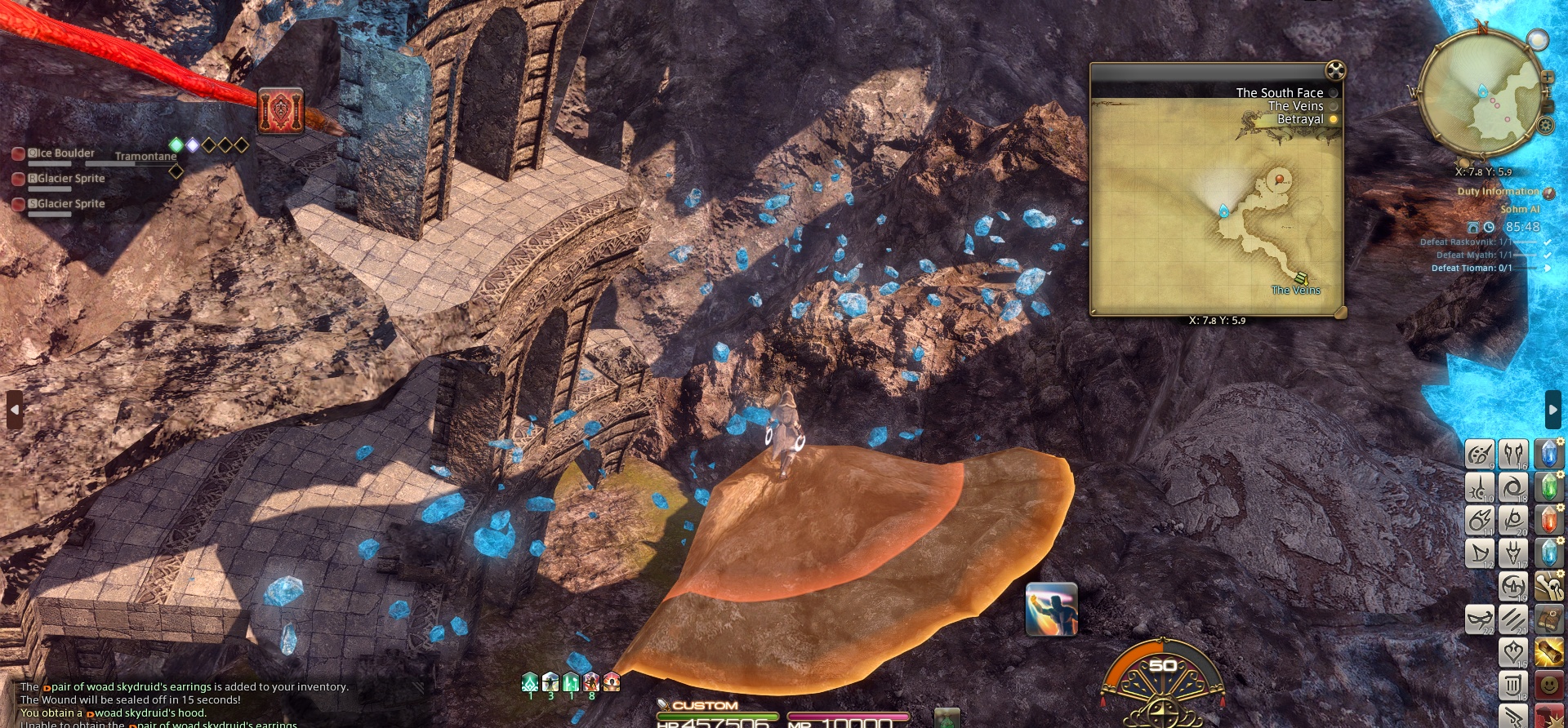Zoom in the minimap with plus button
Screen dimensions: 1568x728
1547,77
